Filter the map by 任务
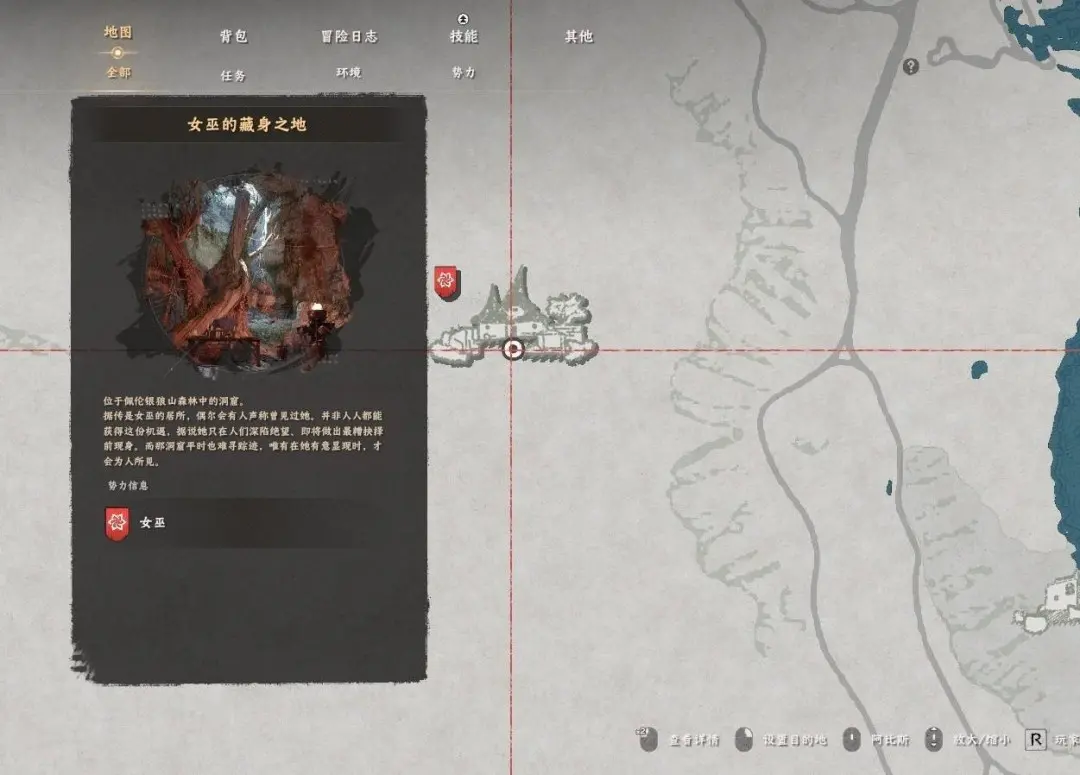The height and width of the screenshot is (775, 1080). [233, 75]
